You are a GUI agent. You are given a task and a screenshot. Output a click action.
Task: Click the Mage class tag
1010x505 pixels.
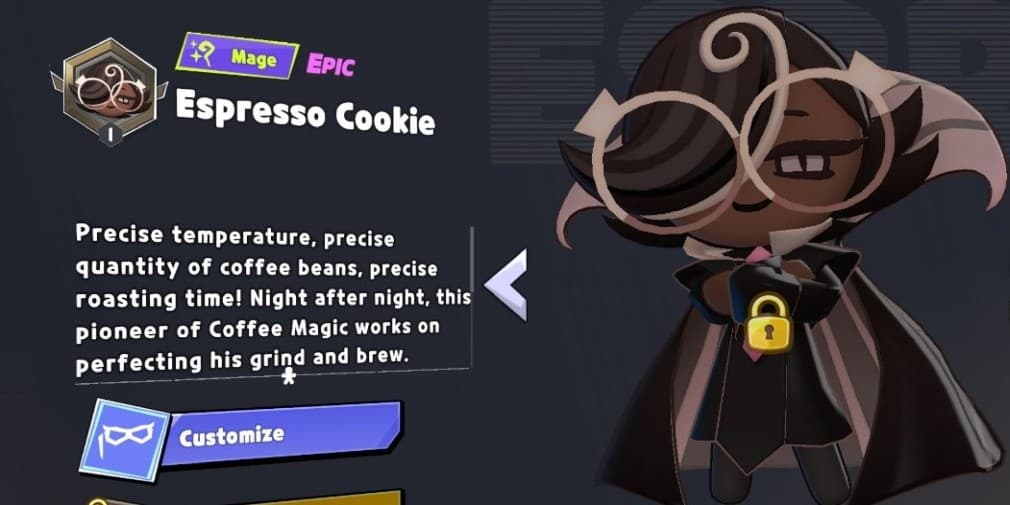click(241, 58)
